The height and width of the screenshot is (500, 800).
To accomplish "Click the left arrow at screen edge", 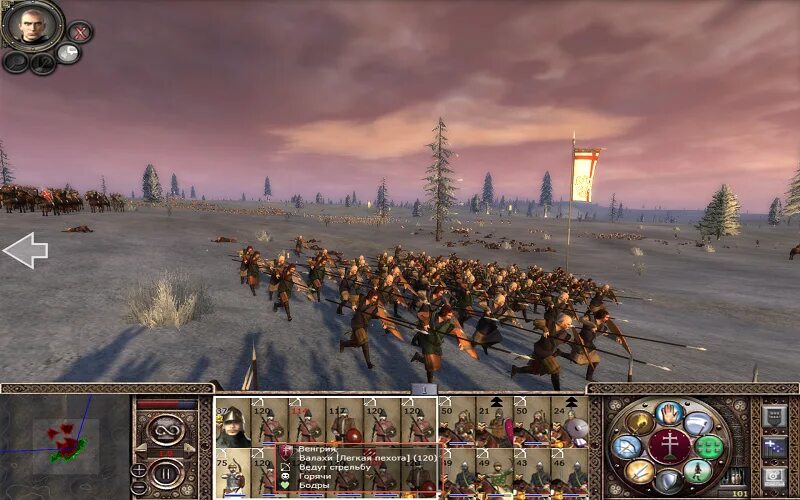I will point(25,250).
